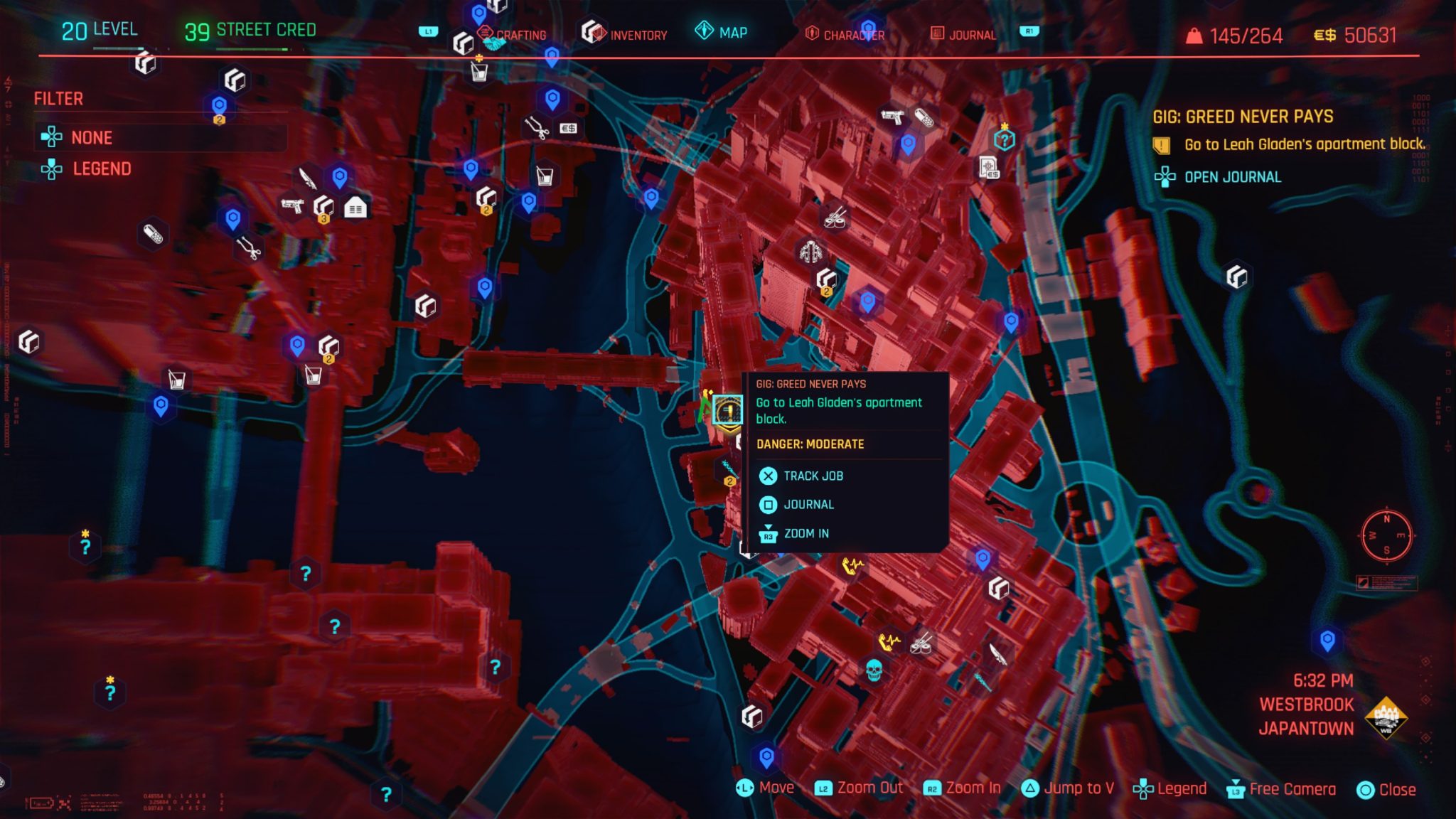The height and width of the screenshot is (819, 1456).
Task: Open the Crafting tab
Action: 523,33
